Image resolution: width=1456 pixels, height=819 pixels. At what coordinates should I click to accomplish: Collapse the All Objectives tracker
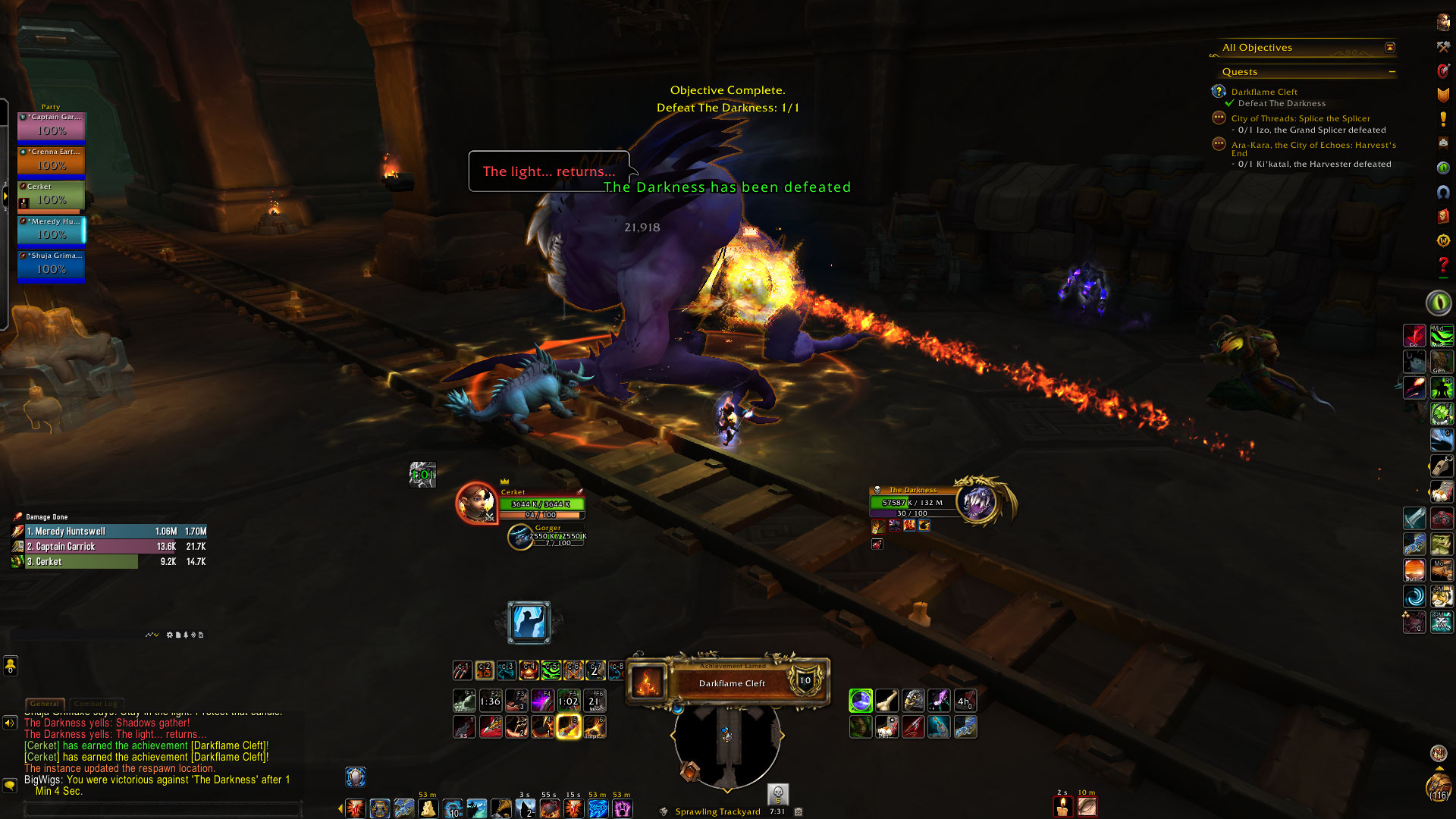click(x=1389, y=48)
